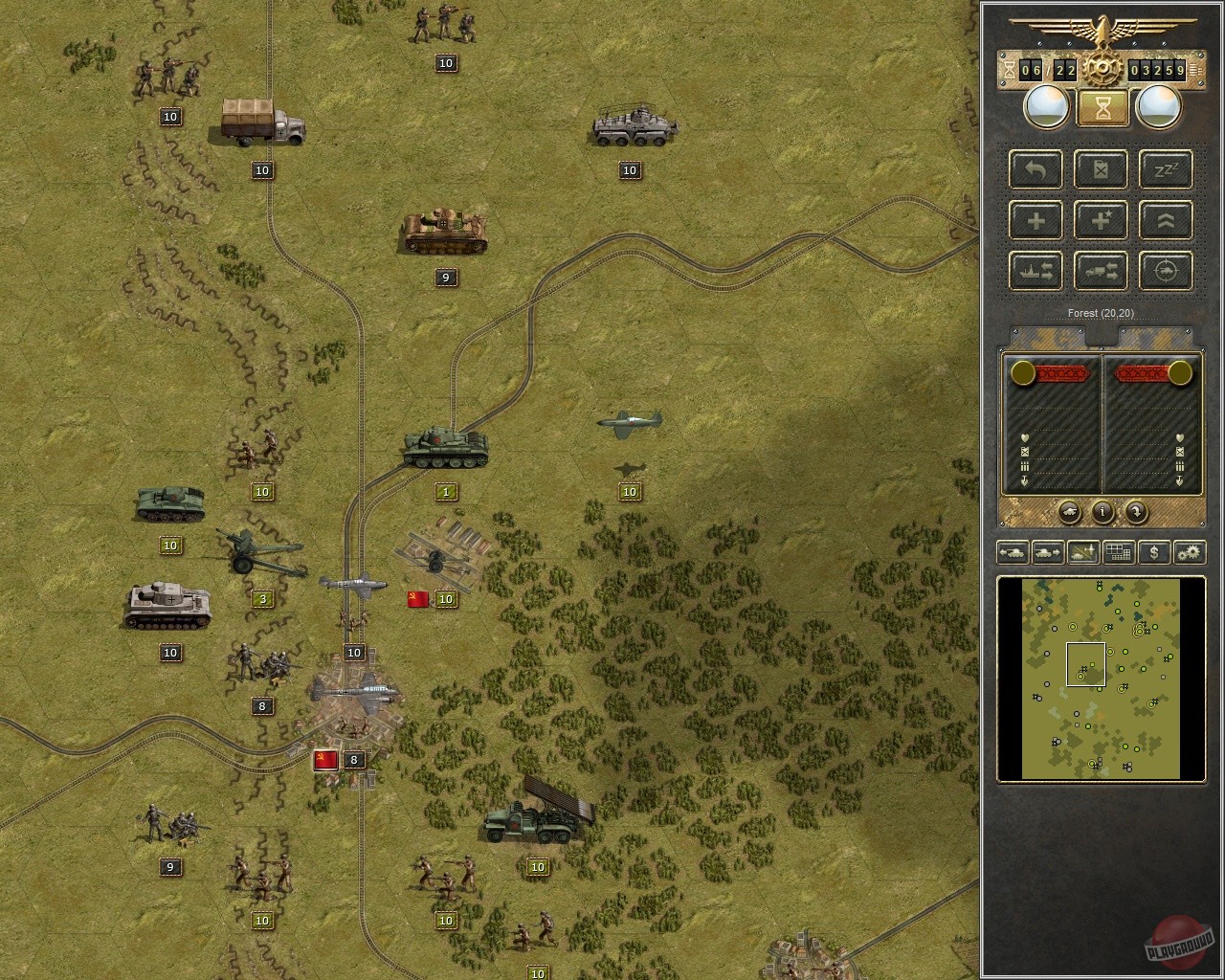Undo the last unit move
This screenshot has width=1225, height=980.
1035,170
